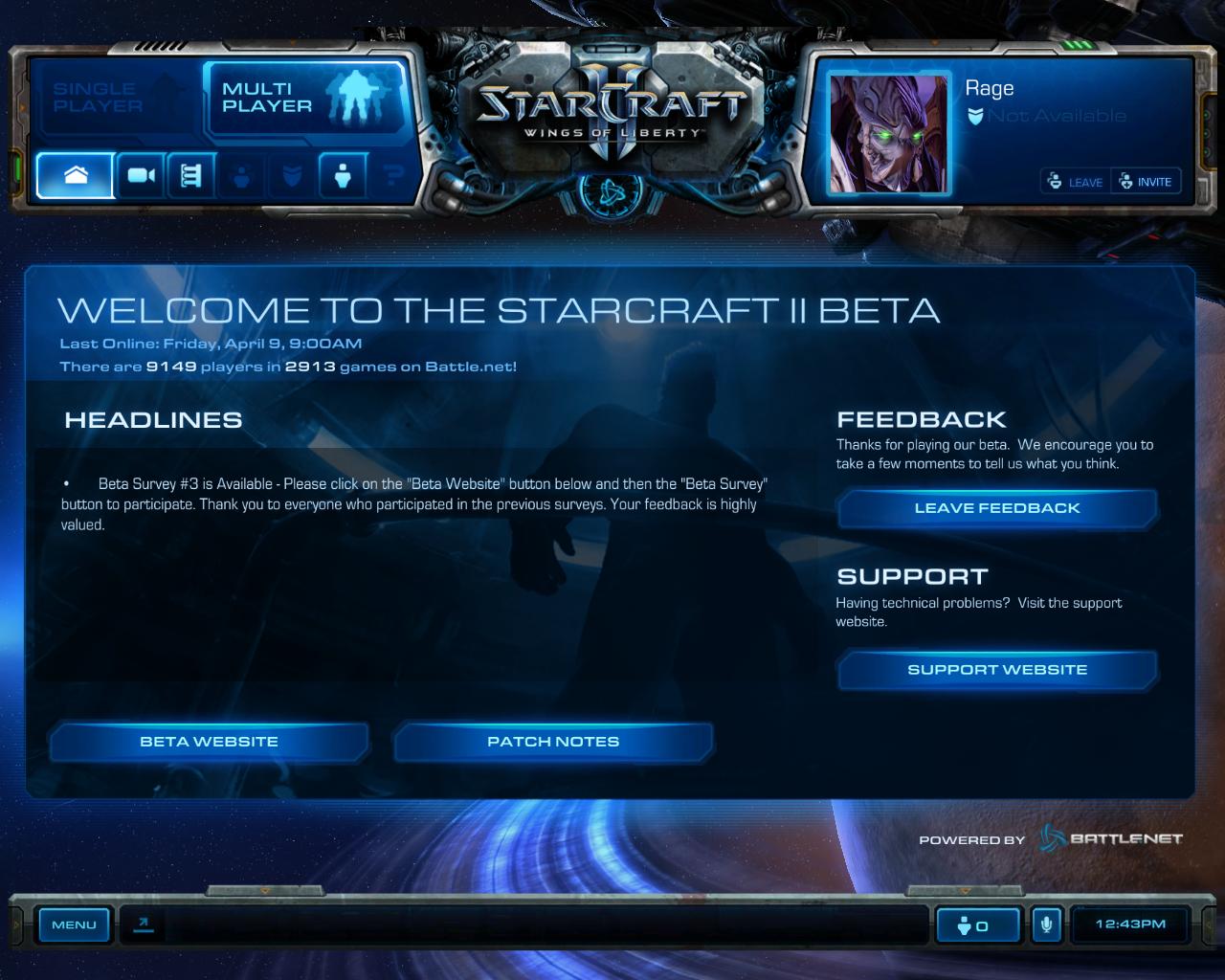
Task: Switch to the Multi Player mode
Action: (304, 98)
